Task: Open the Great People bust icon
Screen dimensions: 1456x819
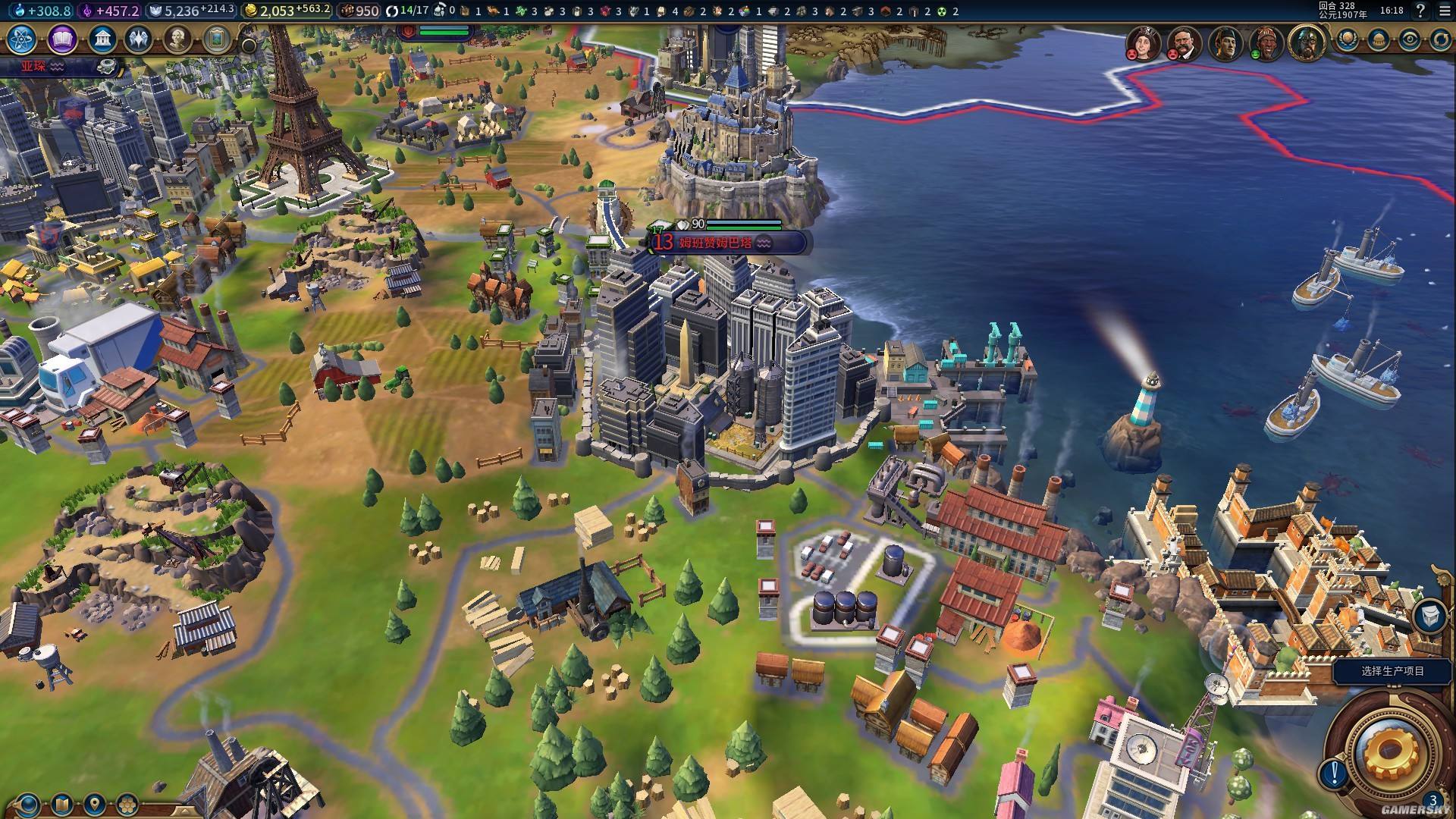Action: click(177, 39)
